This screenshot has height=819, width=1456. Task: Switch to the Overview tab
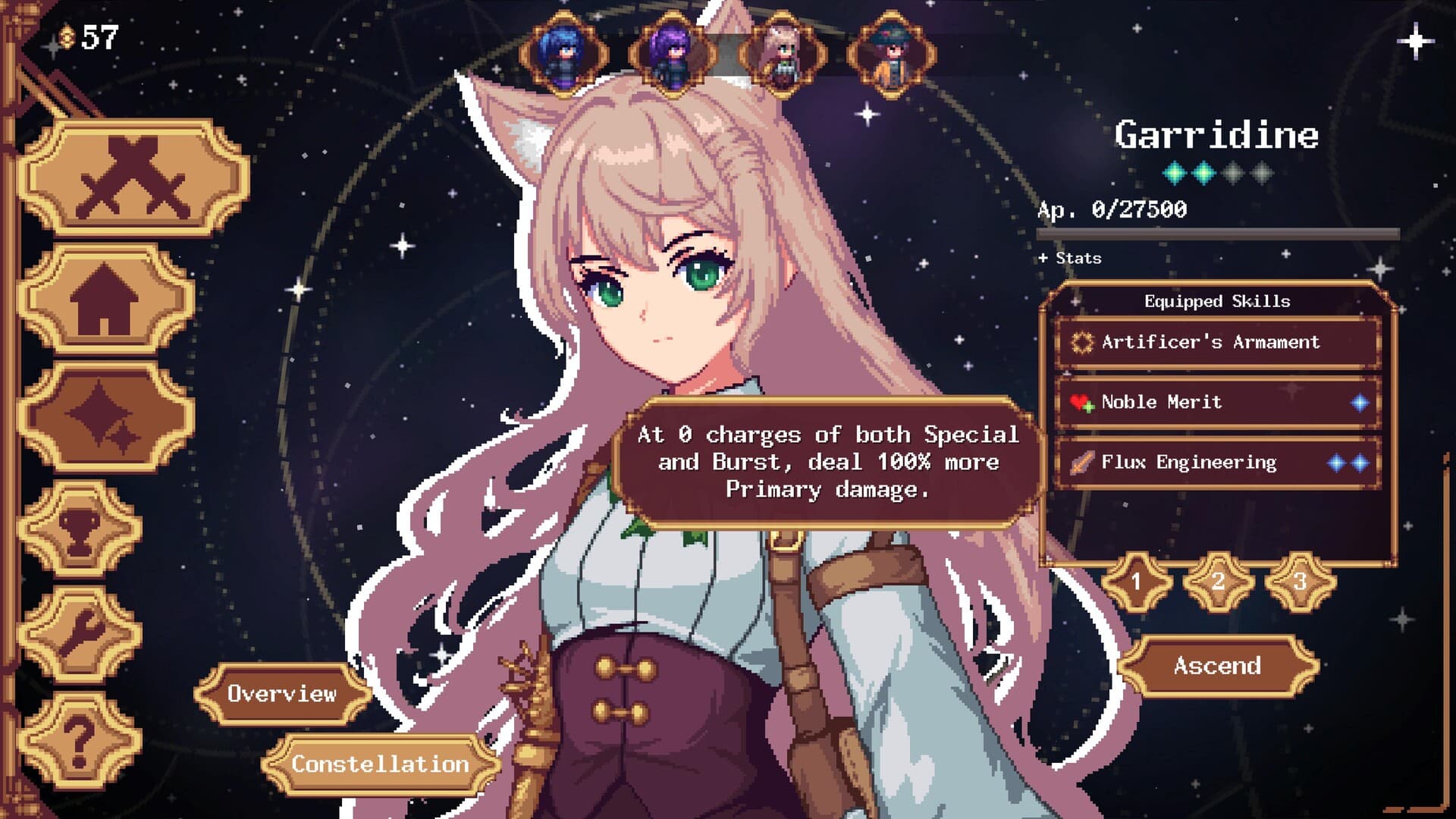click(284, 692)
